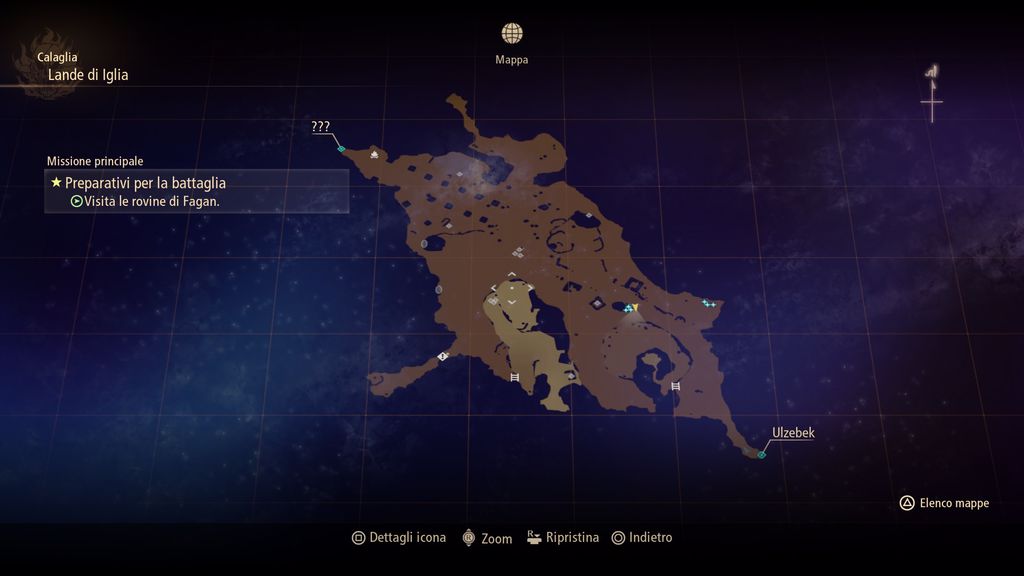Select the exclamation mark sub-quest marker

(442, 356)
